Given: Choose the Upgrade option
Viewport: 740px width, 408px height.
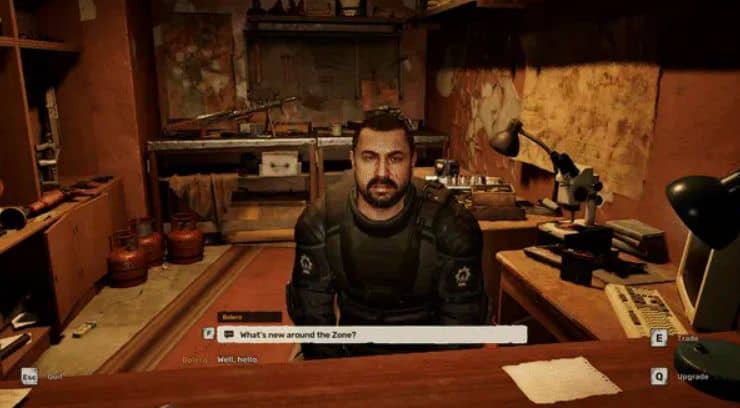Looking at the screenshot, I should click(x=658, y=376).
